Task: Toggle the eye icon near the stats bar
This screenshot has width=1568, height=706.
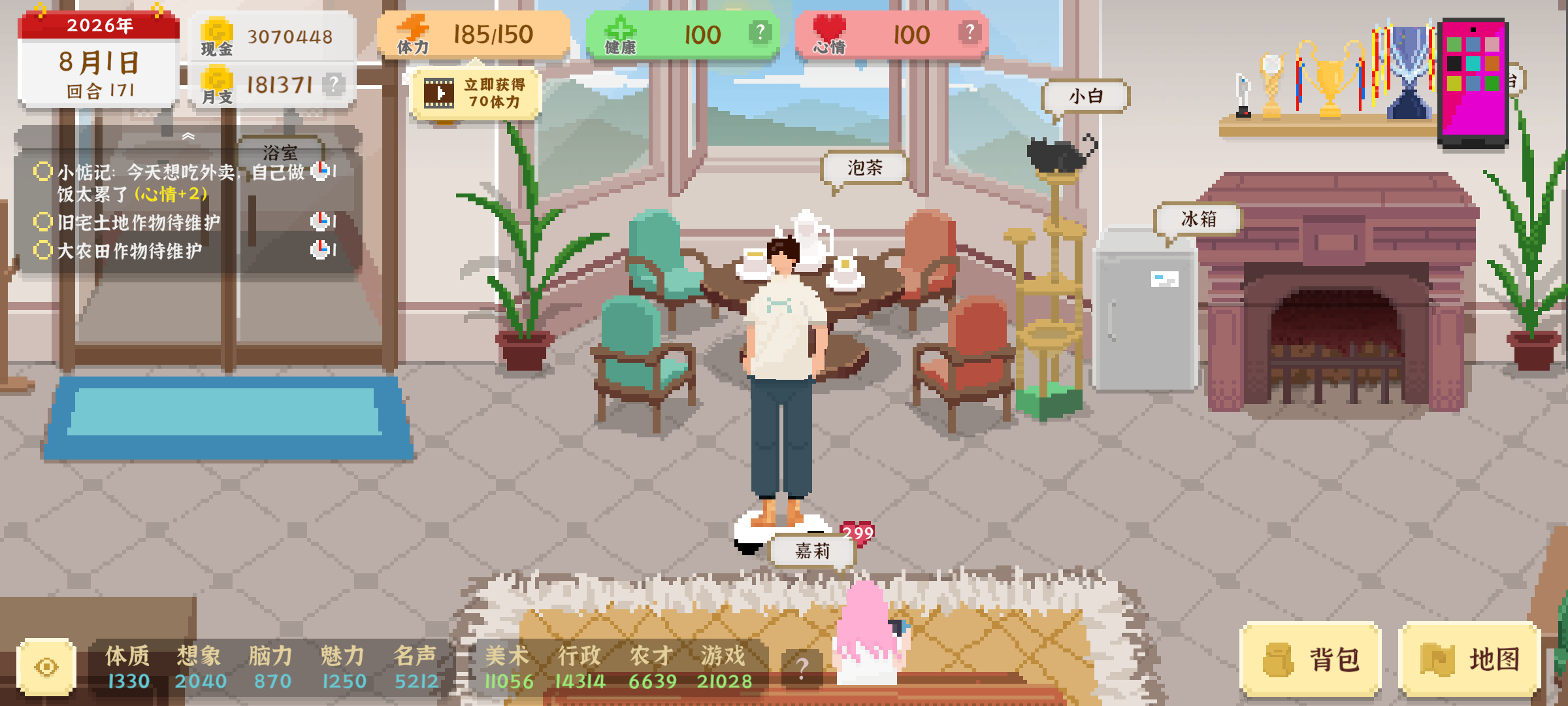Action: click(45, 665)
